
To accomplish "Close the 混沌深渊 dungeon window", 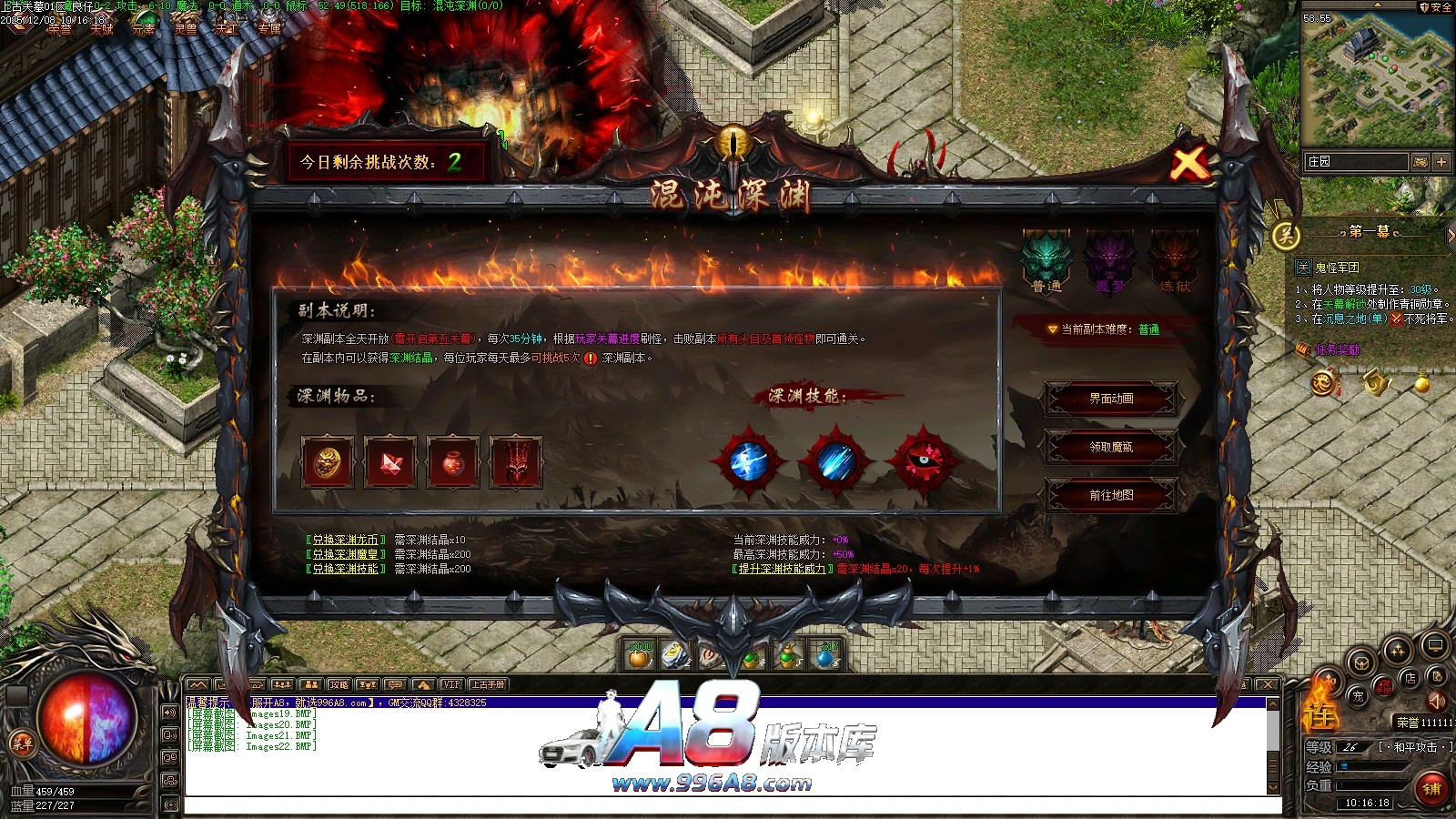I will (x=1188, y=164).
